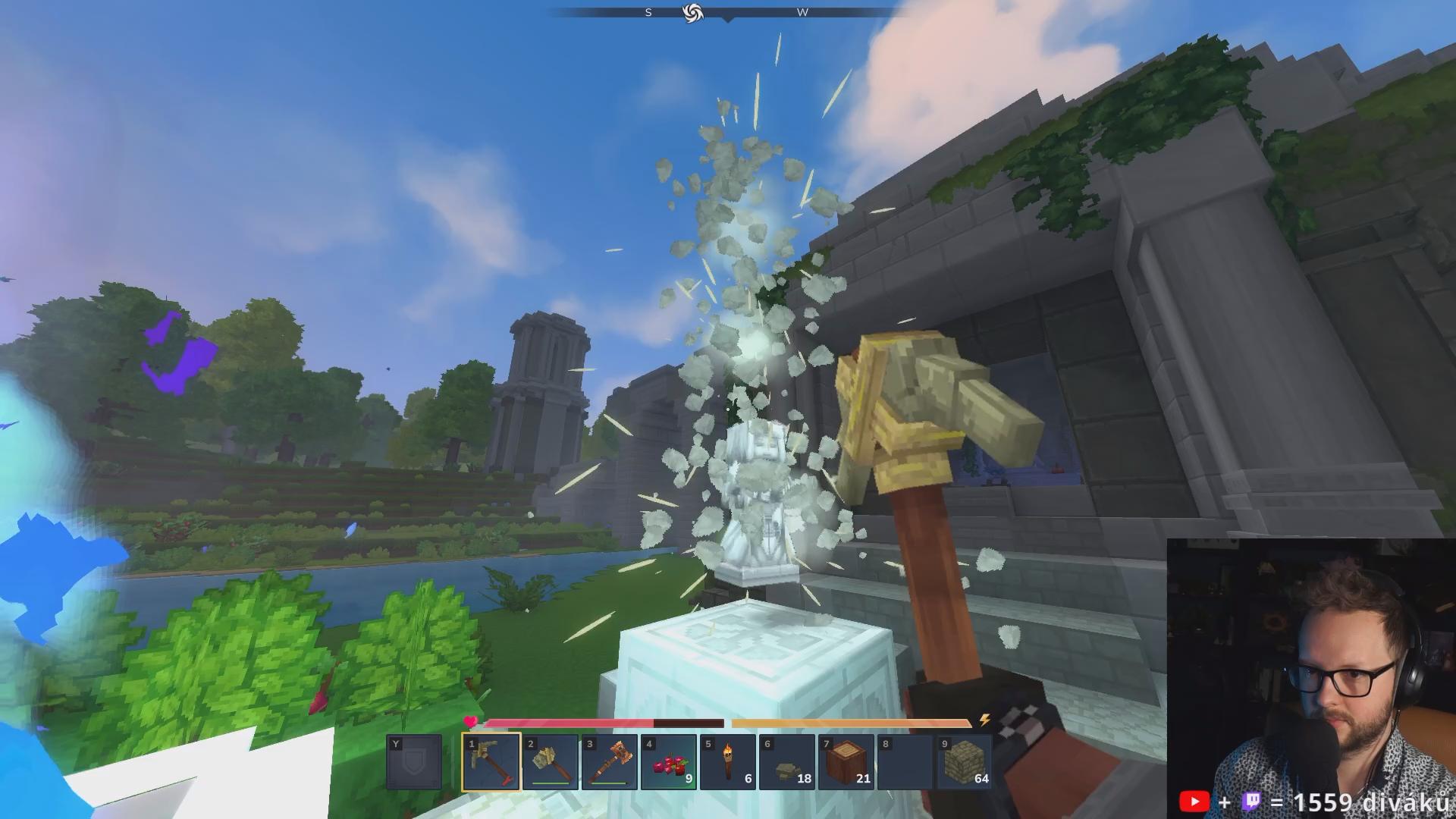Screen dimensions: 1456x819
Task: Switch to the stone hammer slot
Action: [x=550, y=762]
